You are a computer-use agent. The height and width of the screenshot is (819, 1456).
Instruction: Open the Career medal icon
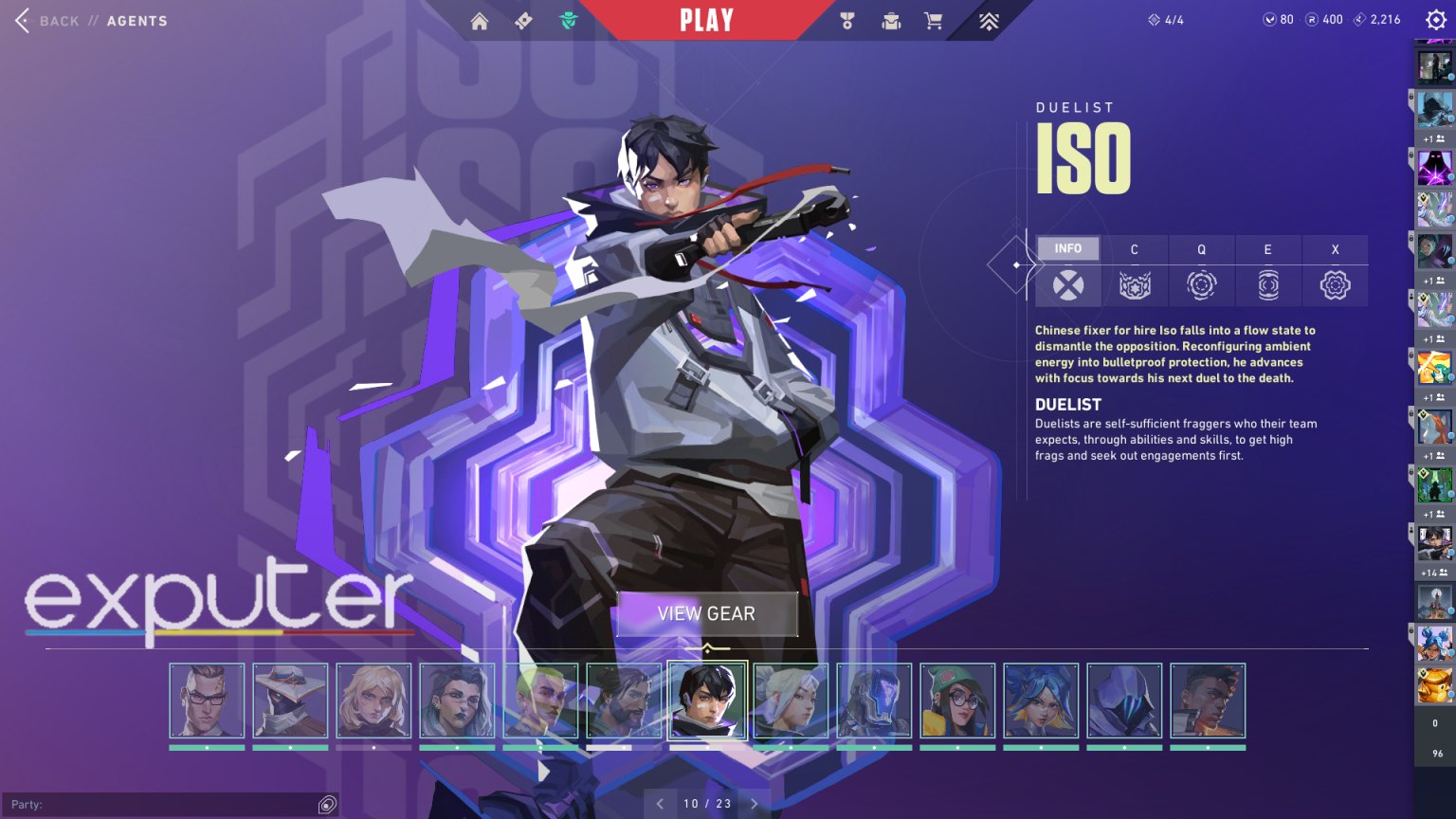tap(849, 19)
